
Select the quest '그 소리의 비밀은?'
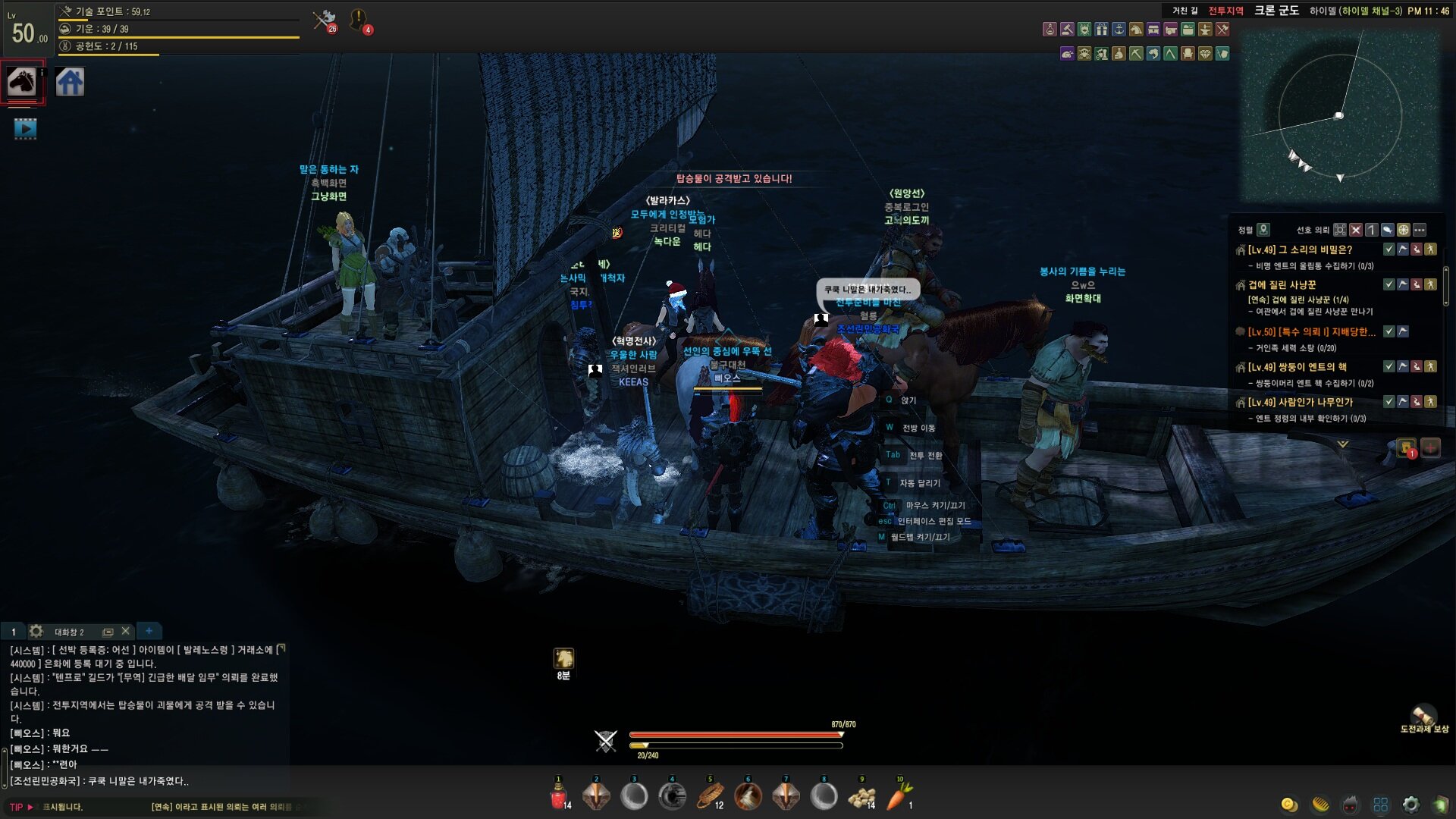1300,249
